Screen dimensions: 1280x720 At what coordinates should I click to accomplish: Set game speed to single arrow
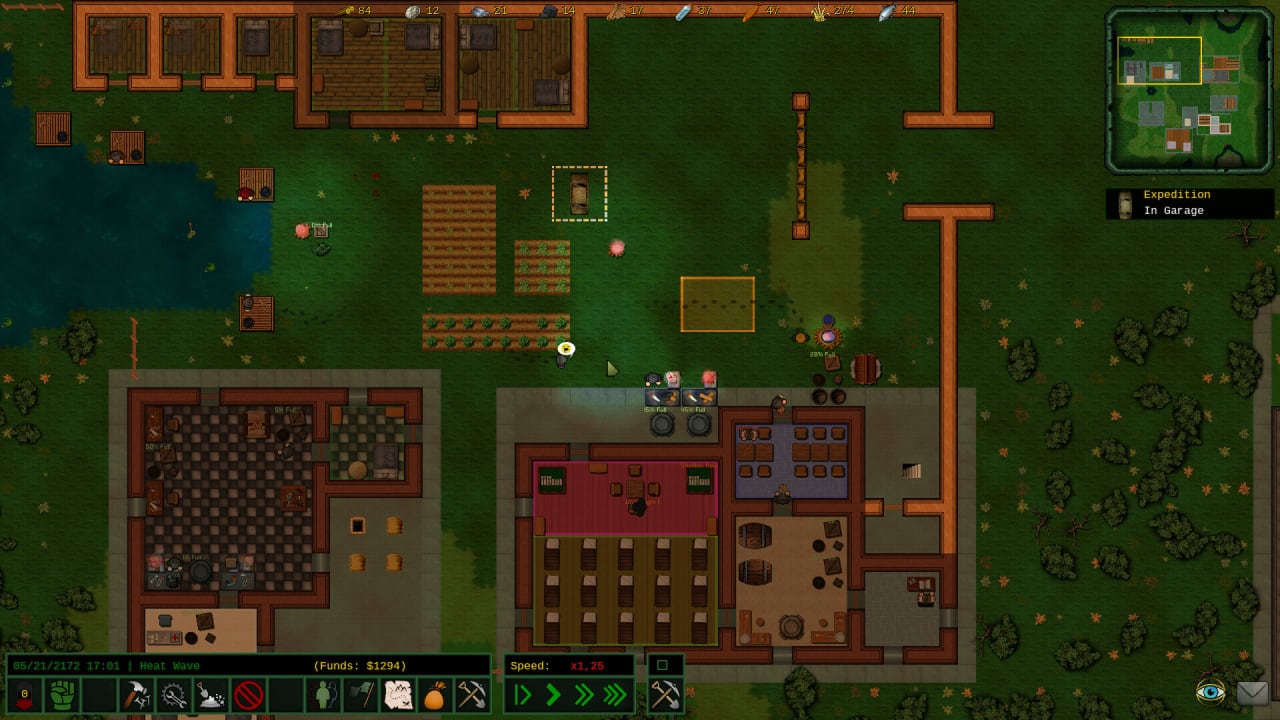(553, 694)
